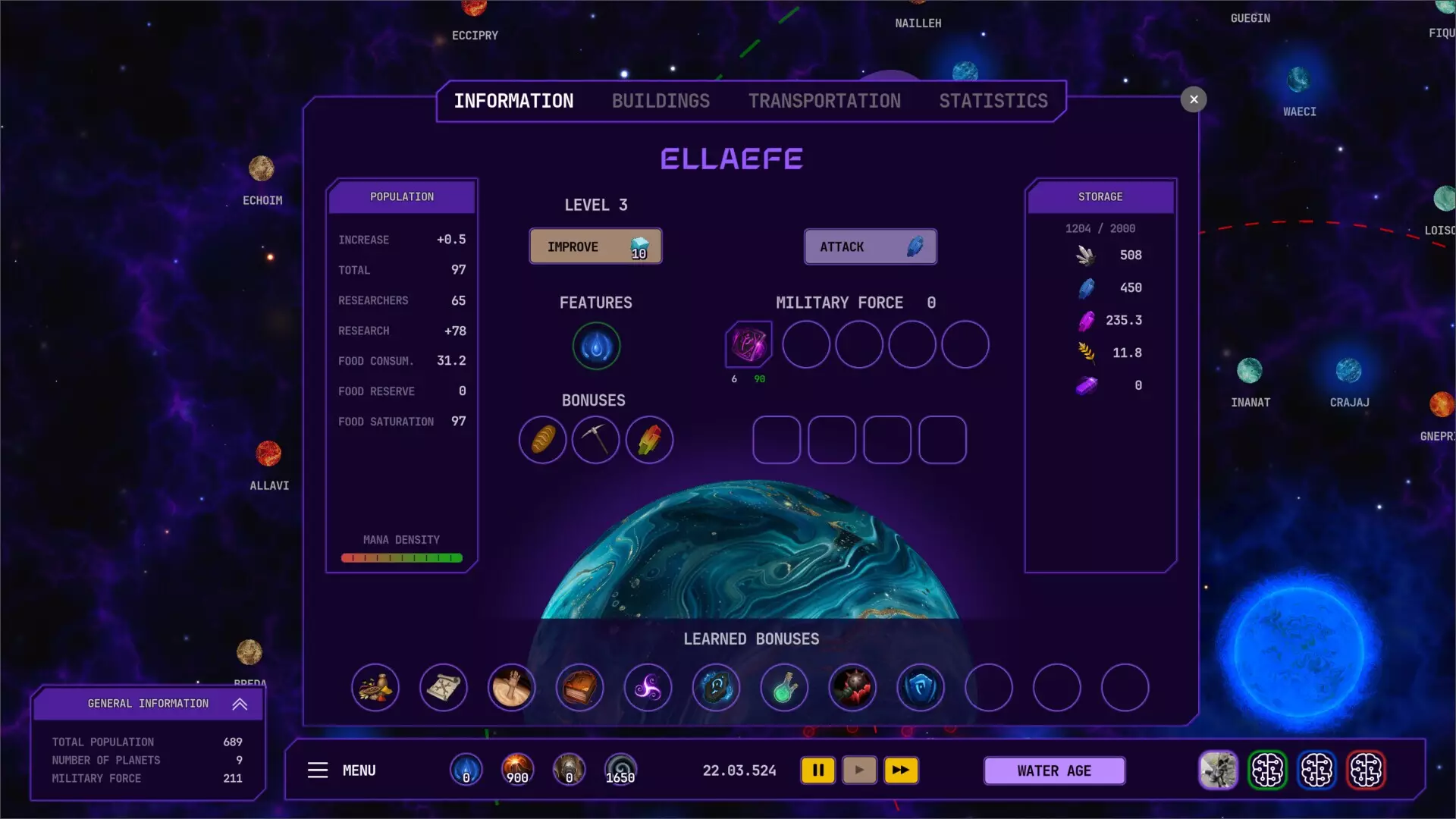1456x819 pixels.
Task: Open the hamburger menu
Action: click(x=318, y=770)
